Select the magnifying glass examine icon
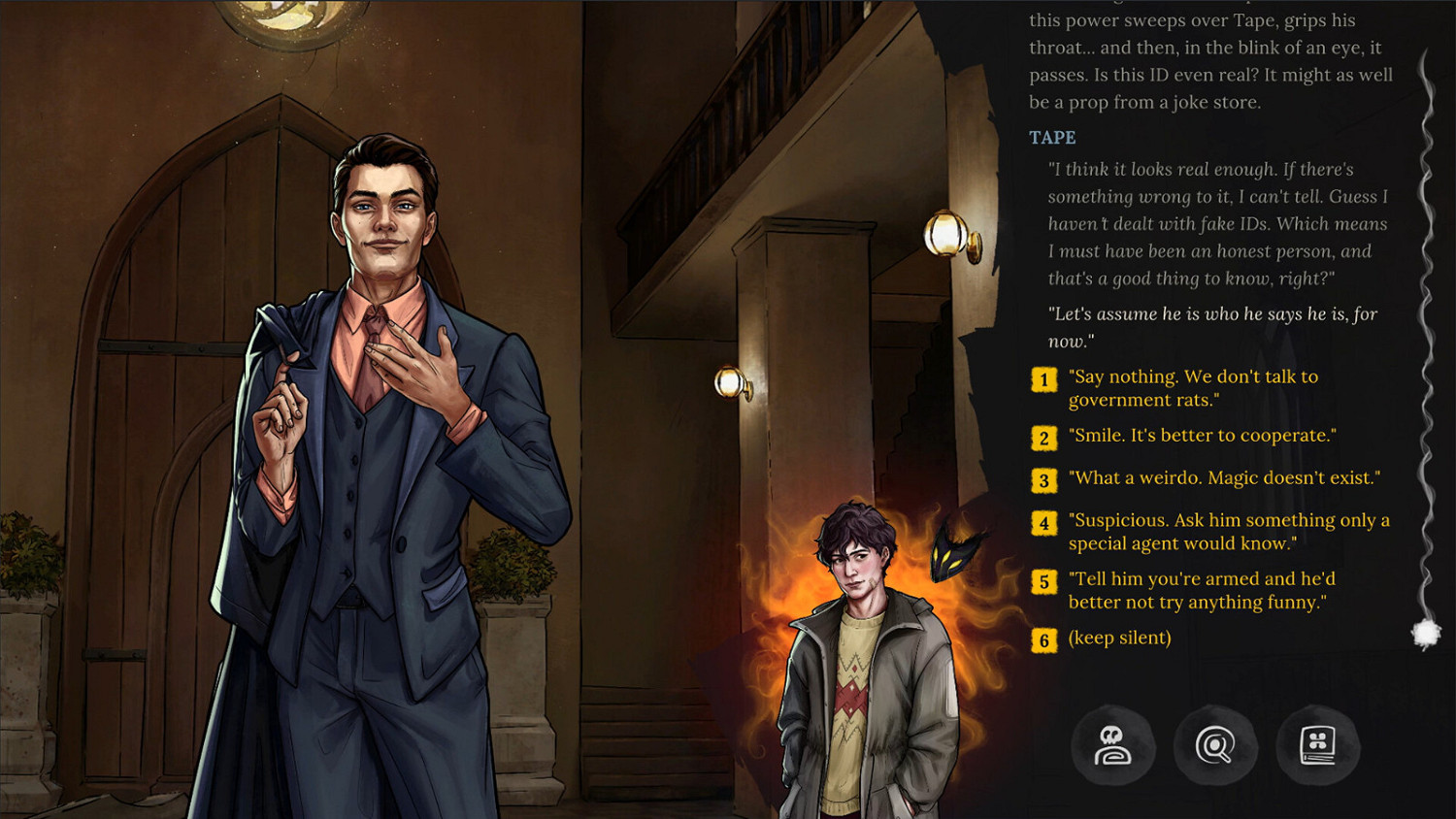Image resolution: width=1456 pixels, height=819 pixels. [x=1215, y=746]
